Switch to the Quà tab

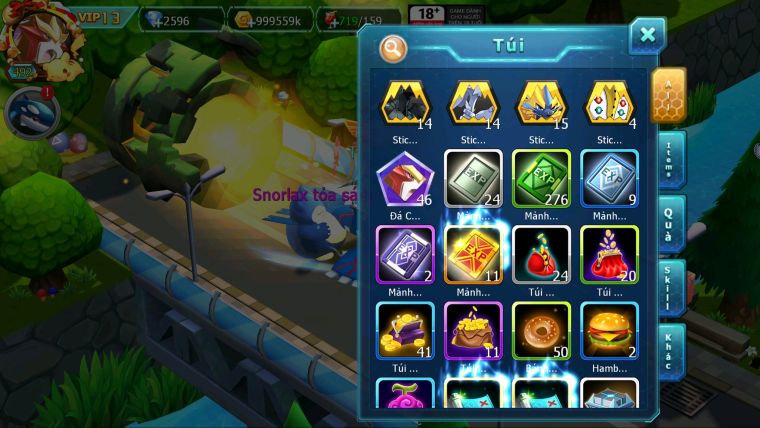pyautogui.click(x=668, y=223)
